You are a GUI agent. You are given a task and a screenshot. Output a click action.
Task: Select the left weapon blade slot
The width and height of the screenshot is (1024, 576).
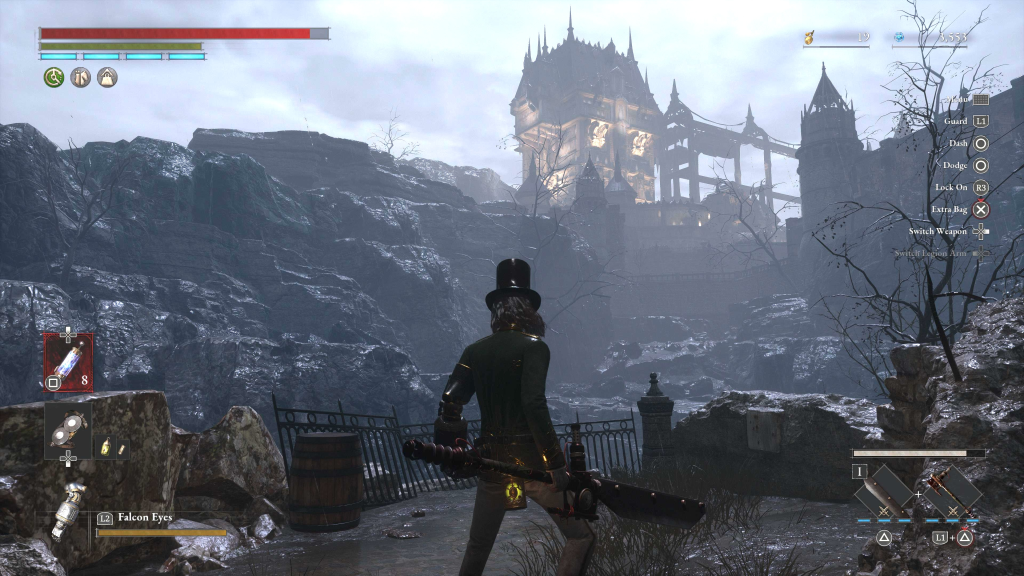883,491
